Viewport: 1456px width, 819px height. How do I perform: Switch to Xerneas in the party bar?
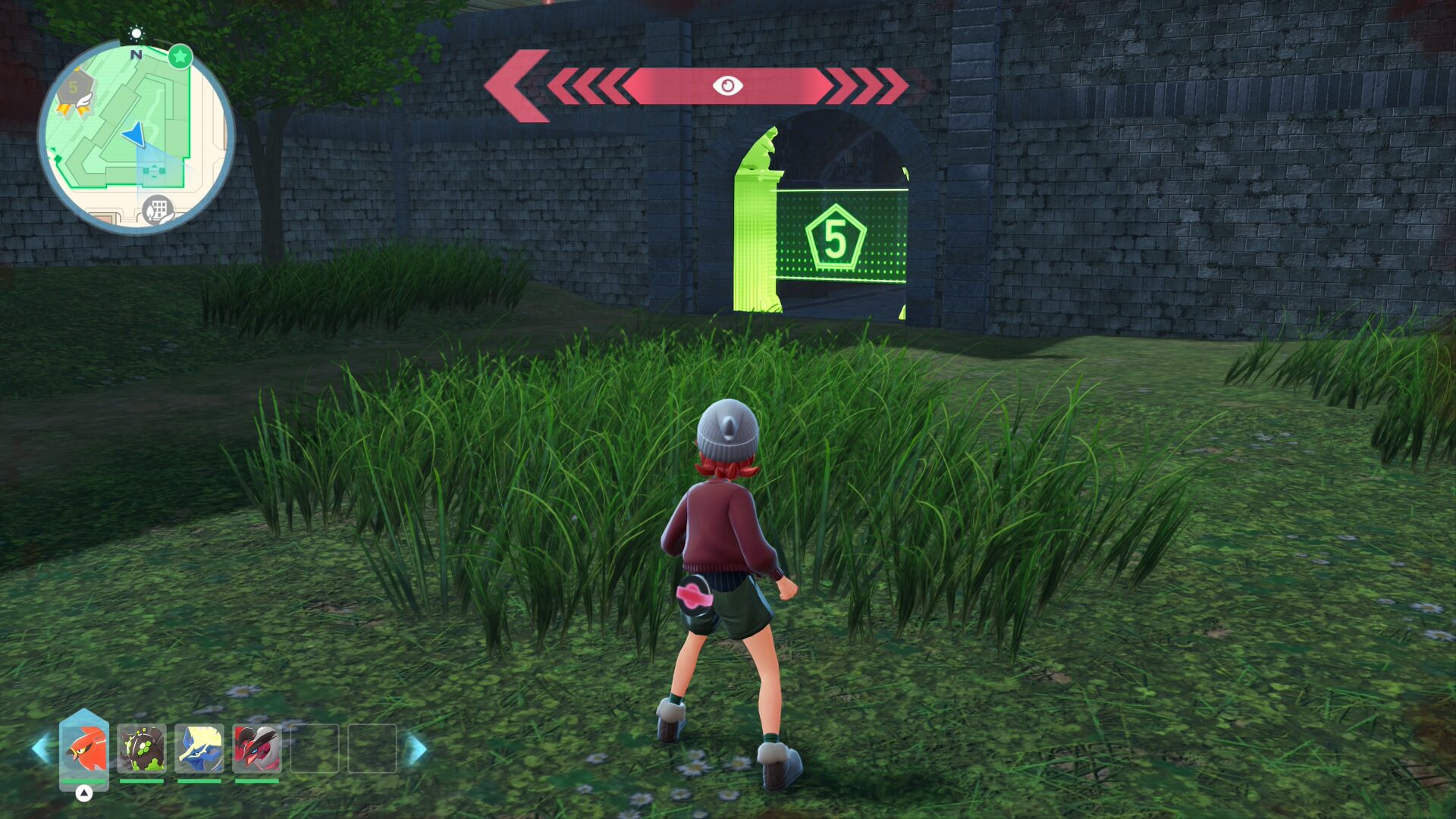coord(199,748)
